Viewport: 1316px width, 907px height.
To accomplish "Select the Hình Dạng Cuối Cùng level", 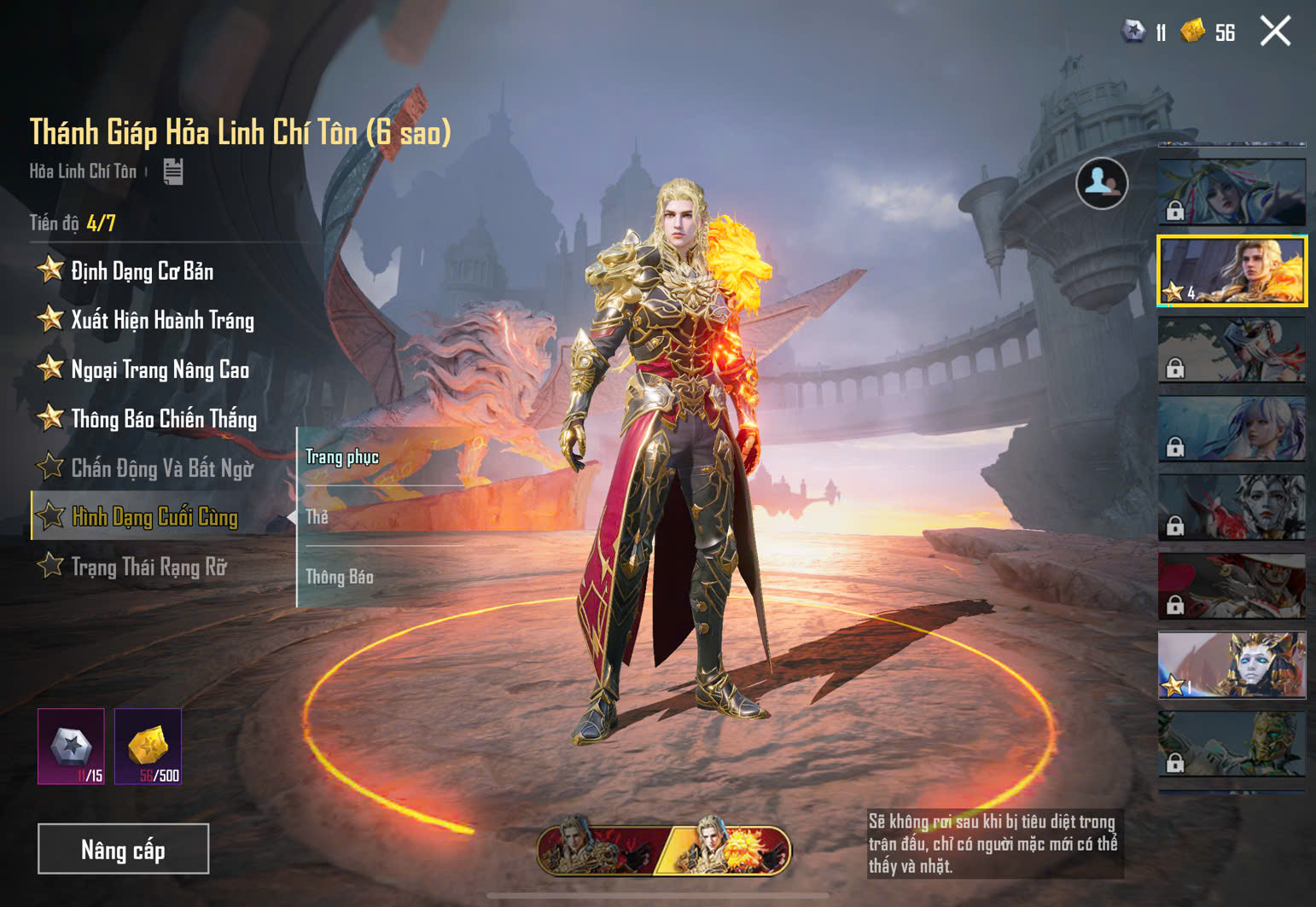I will [x=154, y=517].
